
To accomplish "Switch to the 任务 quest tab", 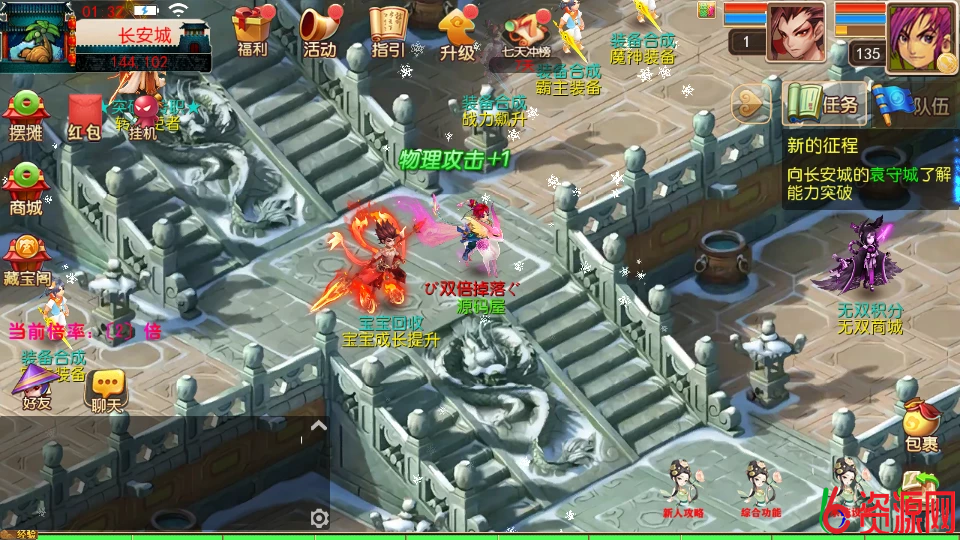I will (825, 103).
